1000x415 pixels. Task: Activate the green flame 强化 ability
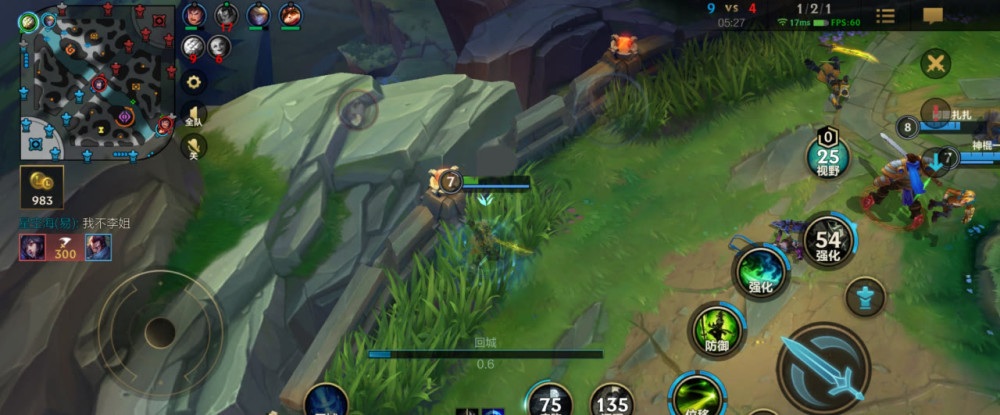(x=761, y=271)
